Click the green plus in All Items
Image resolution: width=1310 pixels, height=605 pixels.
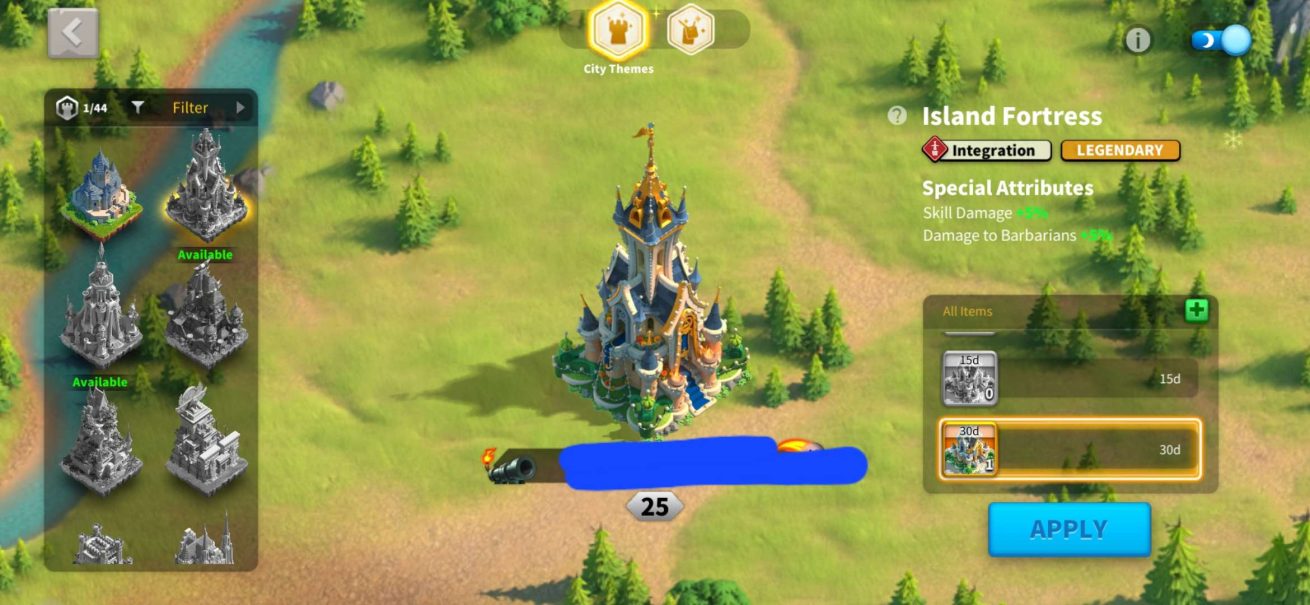[x=1196, y=310]
